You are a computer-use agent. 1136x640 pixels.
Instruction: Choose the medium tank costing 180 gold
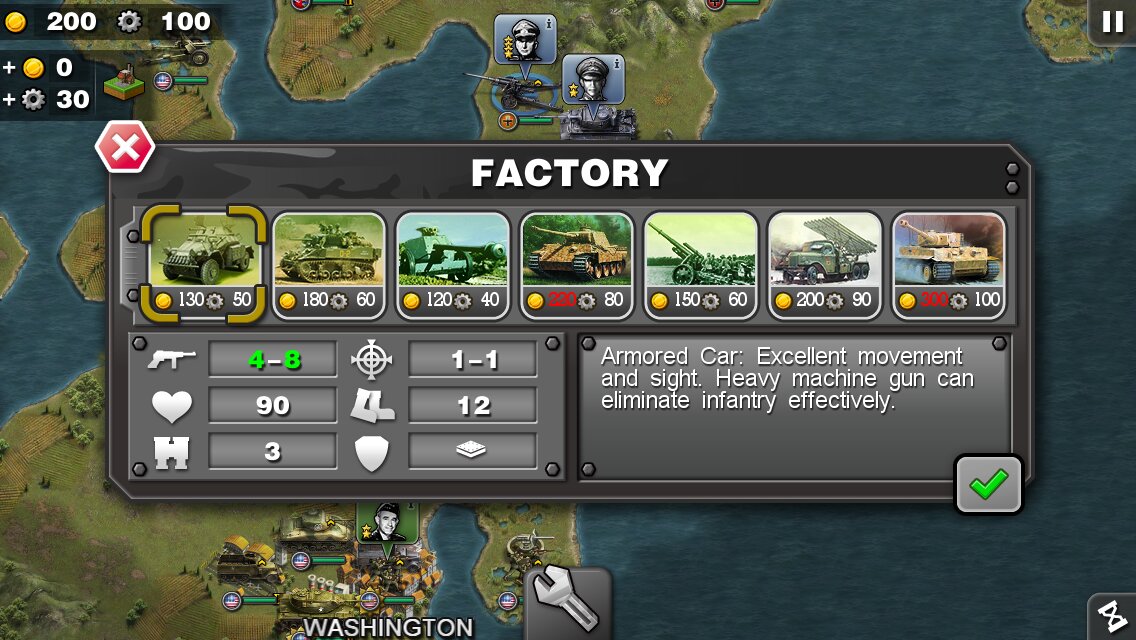click(x=329, y=264)
